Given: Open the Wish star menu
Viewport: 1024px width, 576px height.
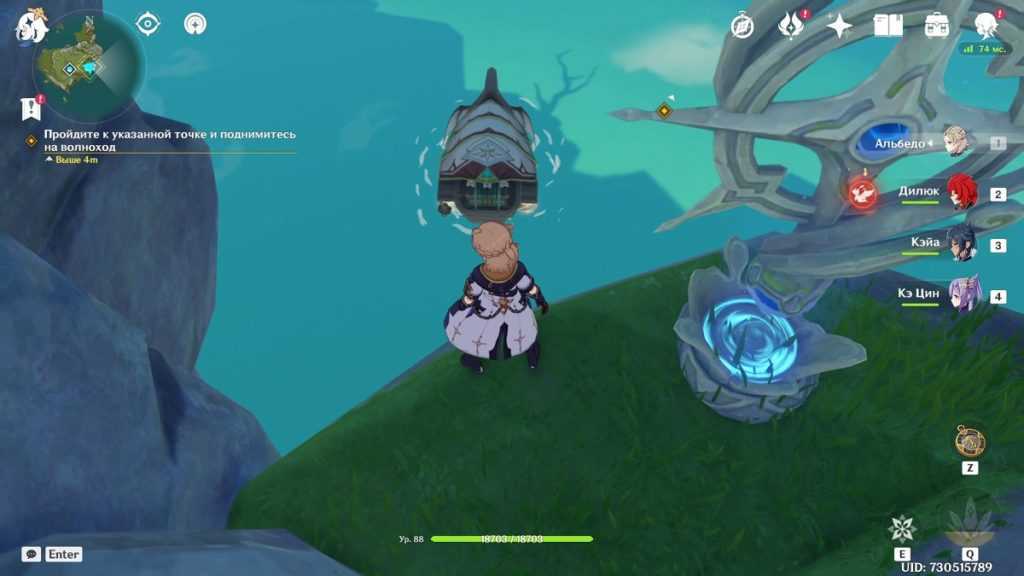Looking at the screenshot, I should pyautogui.click(x=839, y=26).
